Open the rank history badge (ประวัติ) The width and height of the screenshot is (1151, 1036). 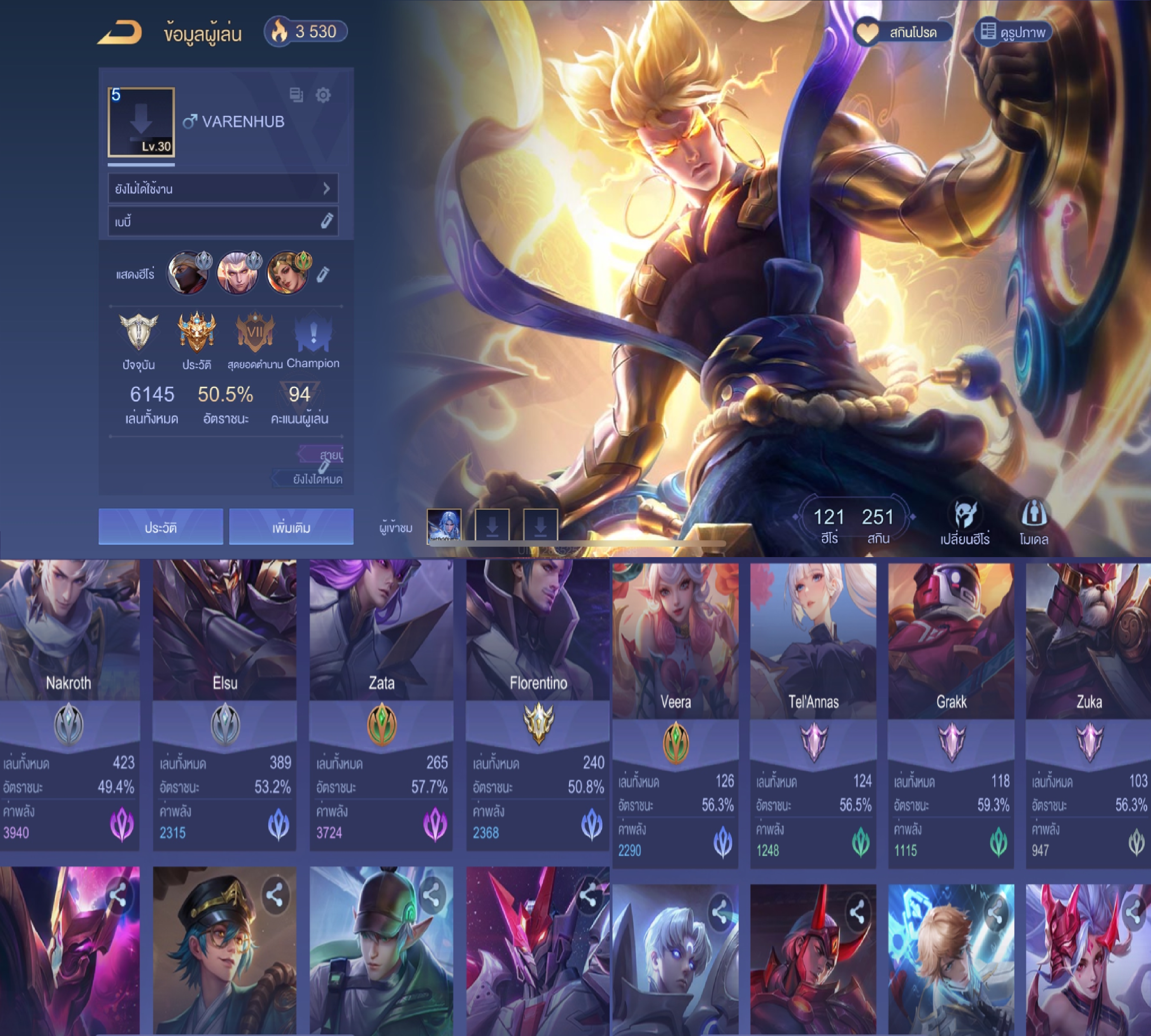[x=196, y=333]
